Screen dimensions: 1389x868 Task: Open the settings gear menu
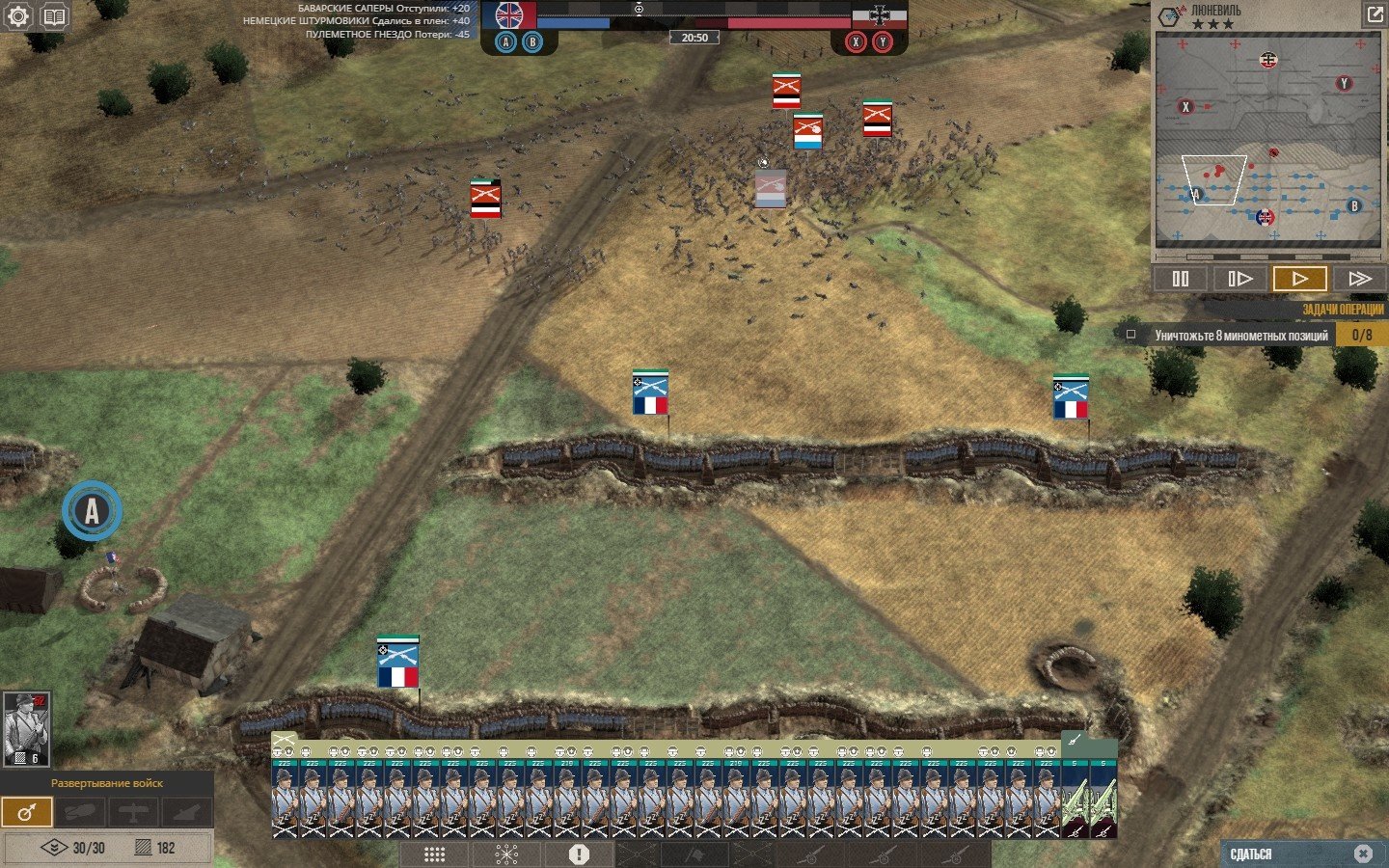click(x=18, y=16)
